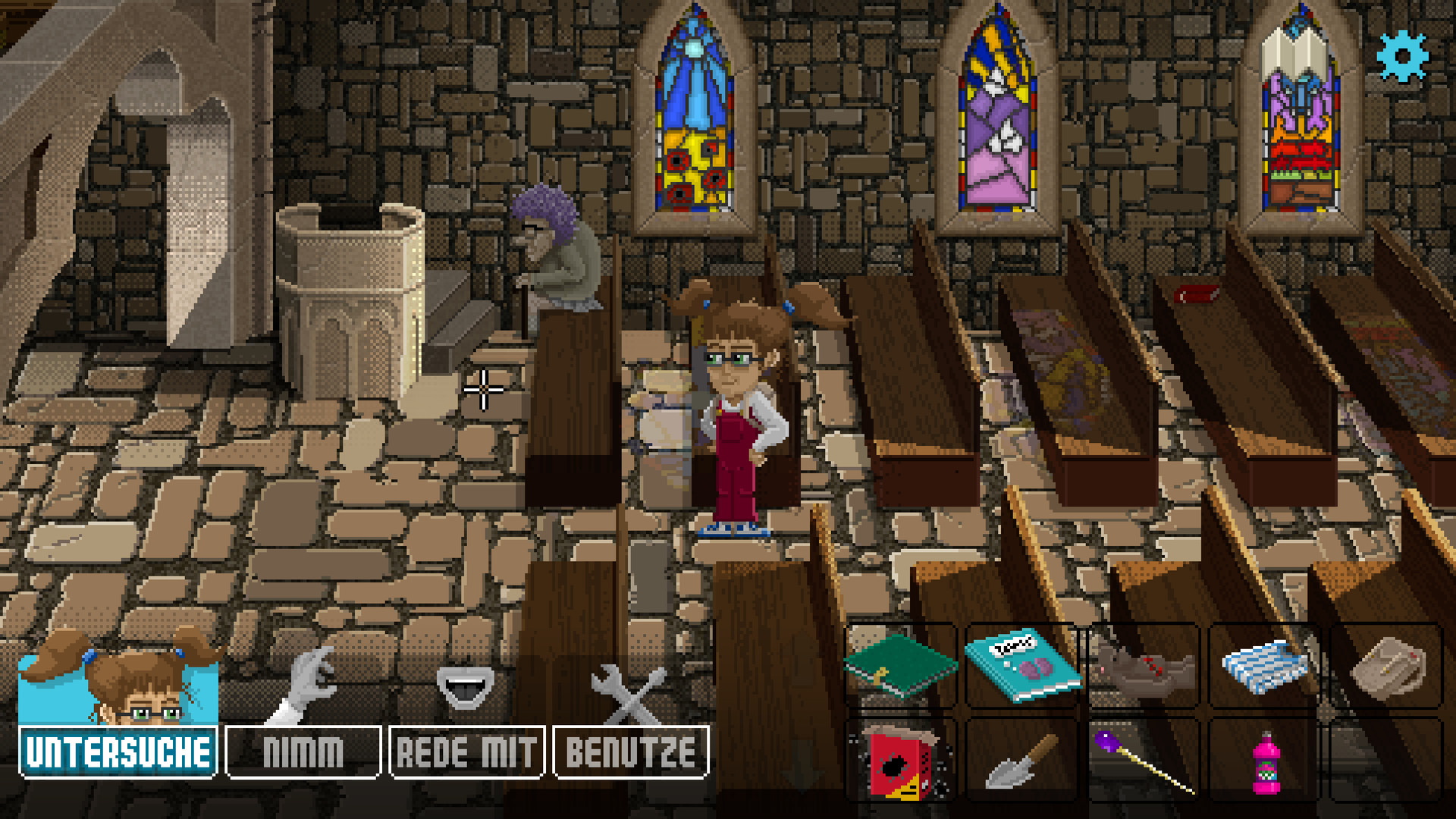This screenshot has height=819, width=1456.
Task: Select the green book in inventory
Action: point(900,665)
